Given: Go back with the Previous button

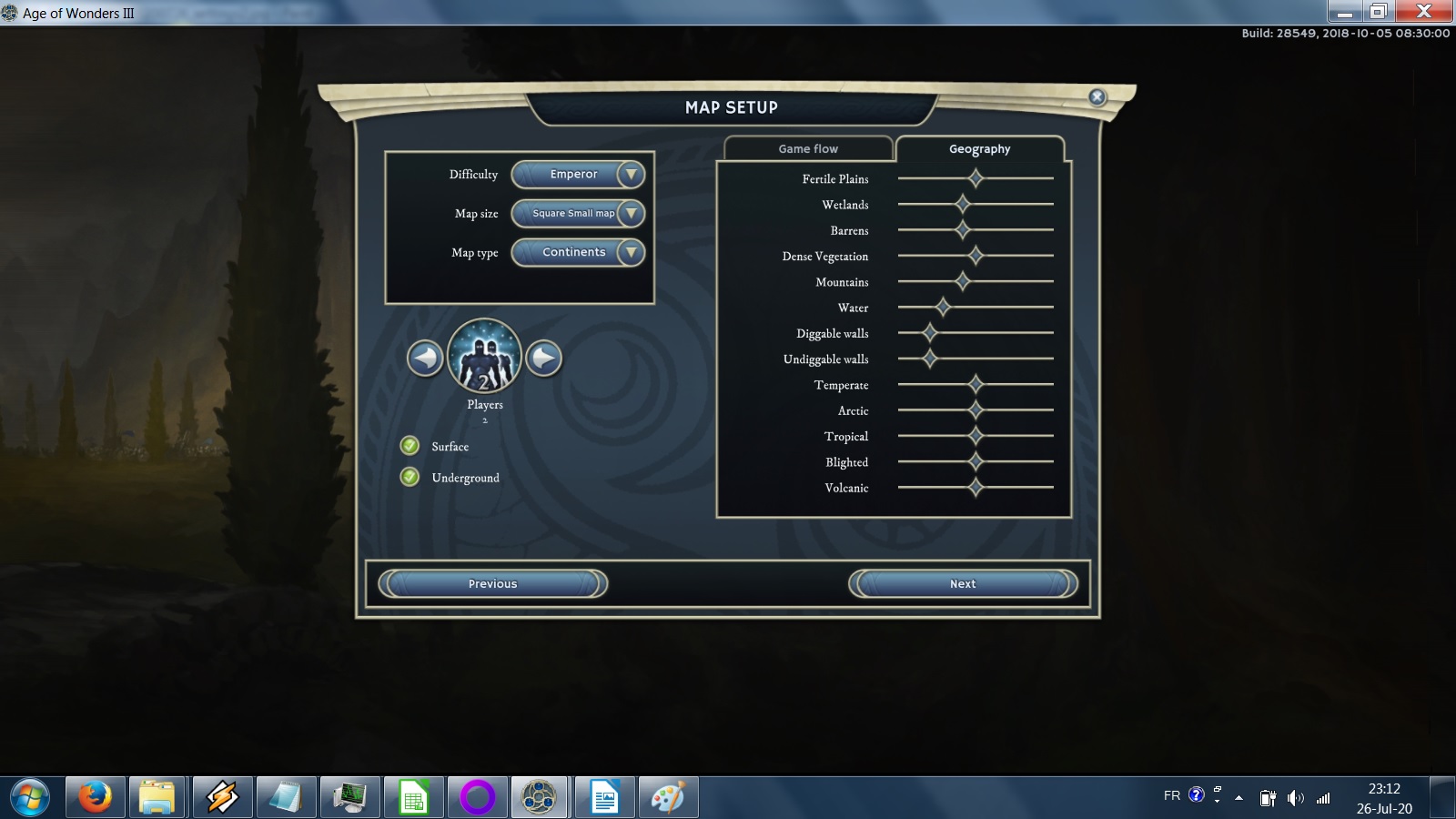Looking at the screenshot, I should click(x=492, y=584).
